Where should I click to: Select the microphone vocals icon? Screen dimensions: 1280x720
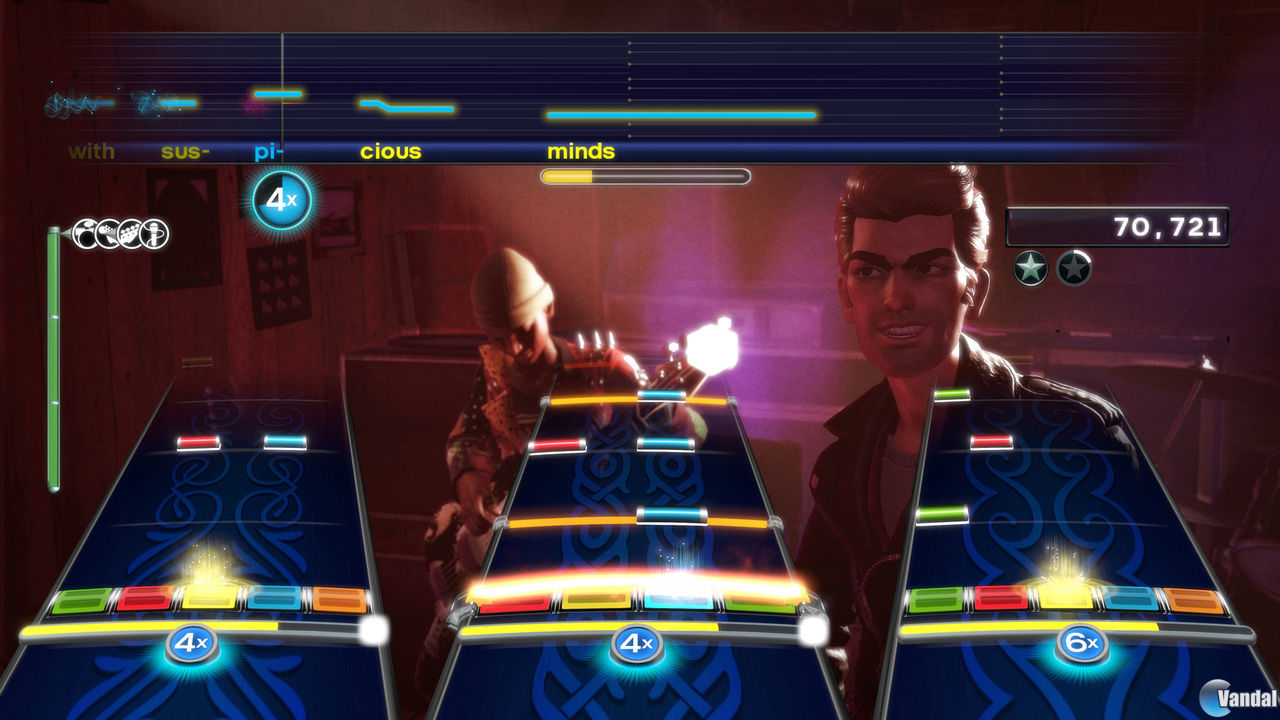tap(153, 232)
